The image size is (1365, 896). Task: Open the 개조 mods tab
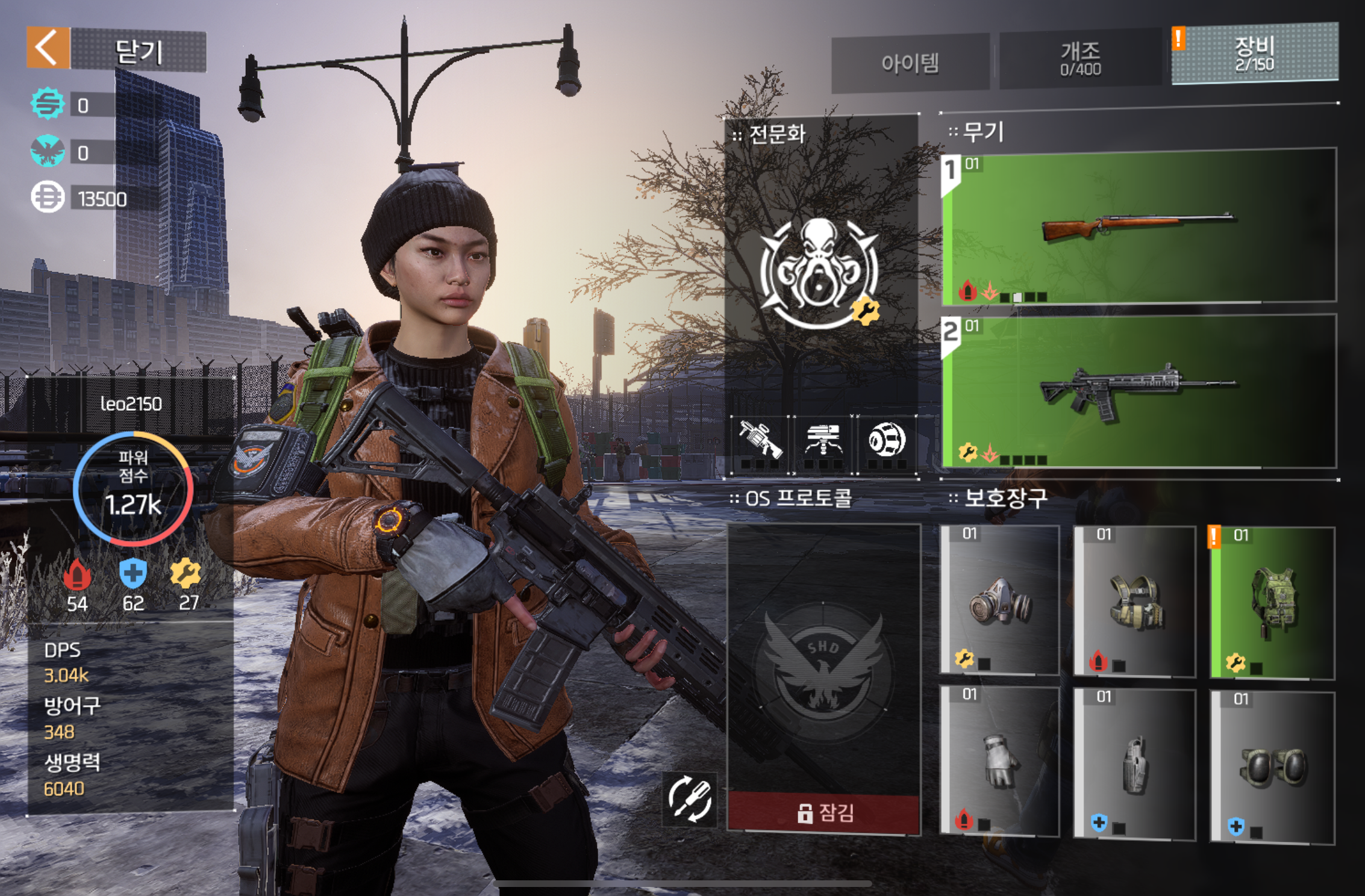(x=1080, y=60)
